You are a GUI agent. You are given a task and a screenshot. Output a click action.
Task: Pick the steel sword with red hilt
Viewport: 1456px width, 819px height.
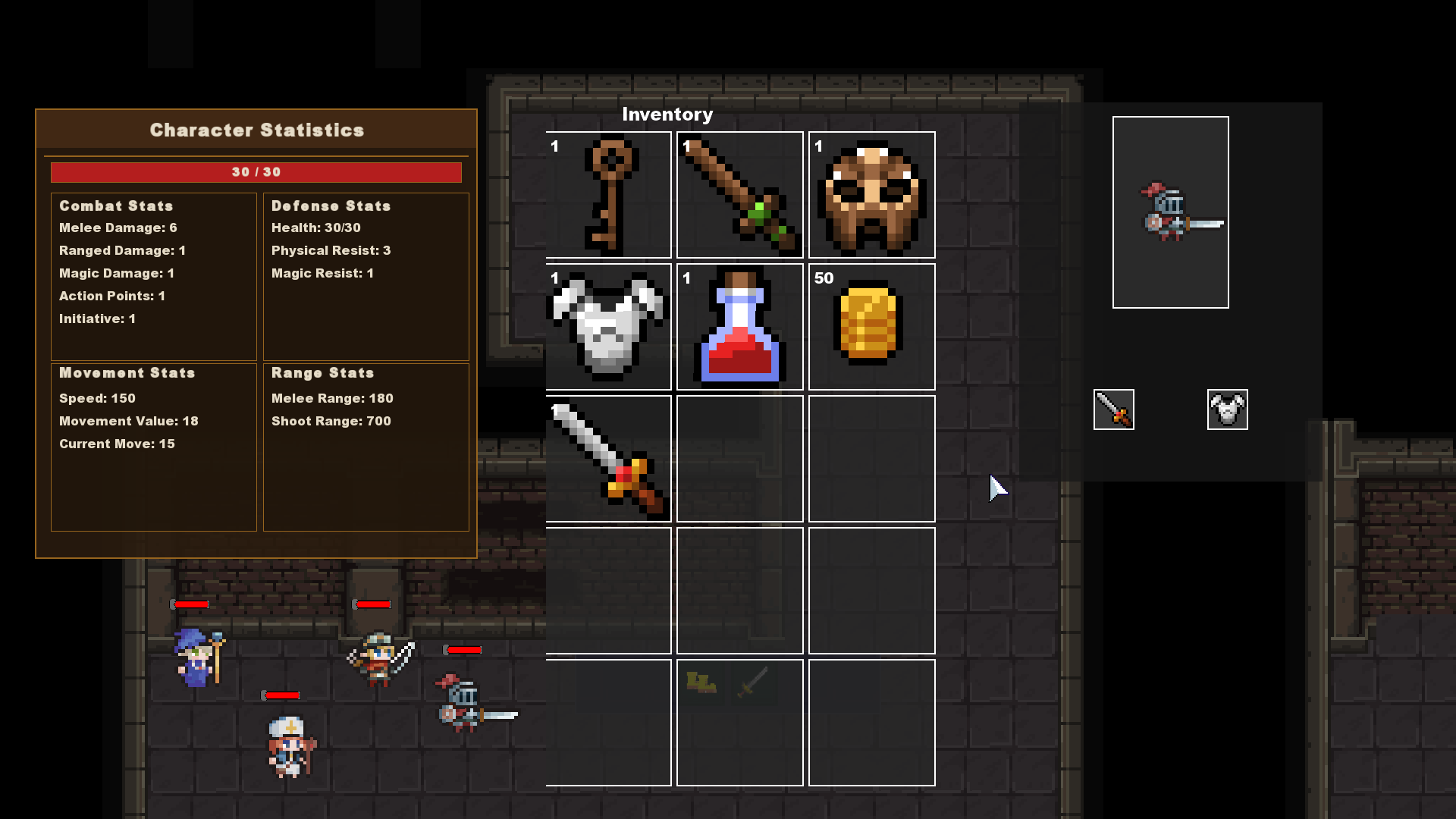coord(608,459)
